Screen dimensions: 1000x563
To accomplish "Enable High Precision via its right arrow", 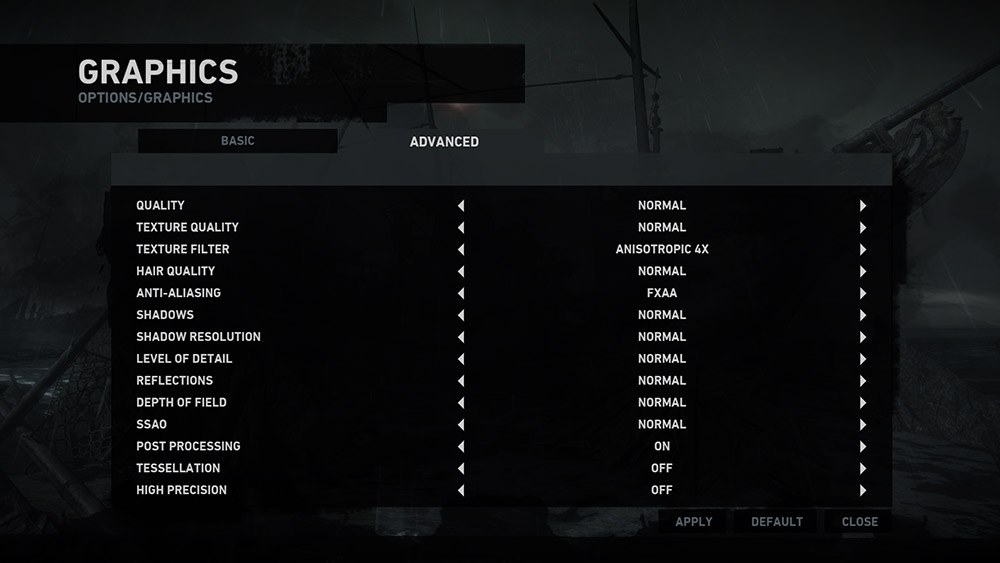I will coord(862,490).
